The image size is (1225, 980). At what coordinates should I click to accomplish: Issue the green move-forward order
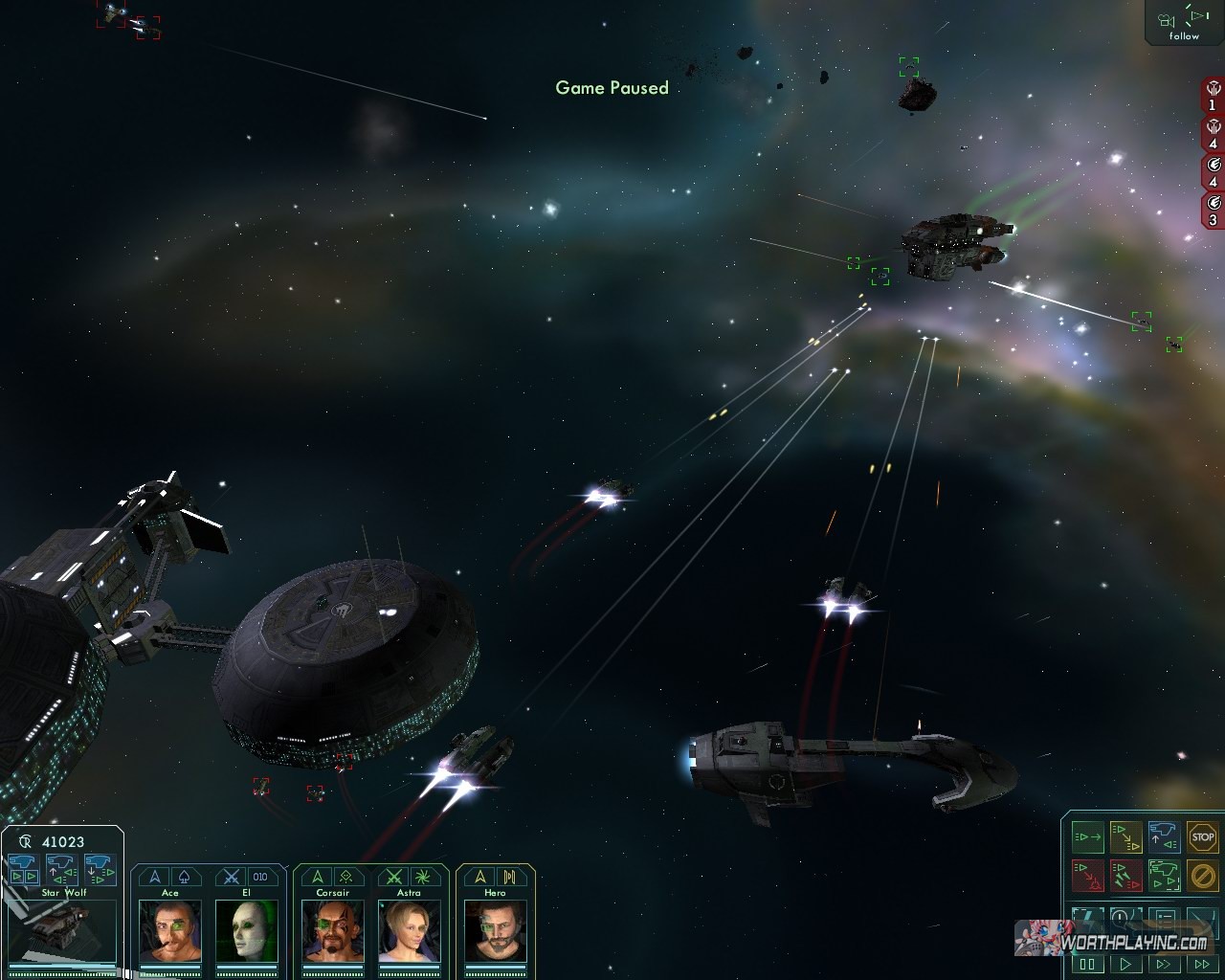pyautogui.click(x=1087, y=837)
